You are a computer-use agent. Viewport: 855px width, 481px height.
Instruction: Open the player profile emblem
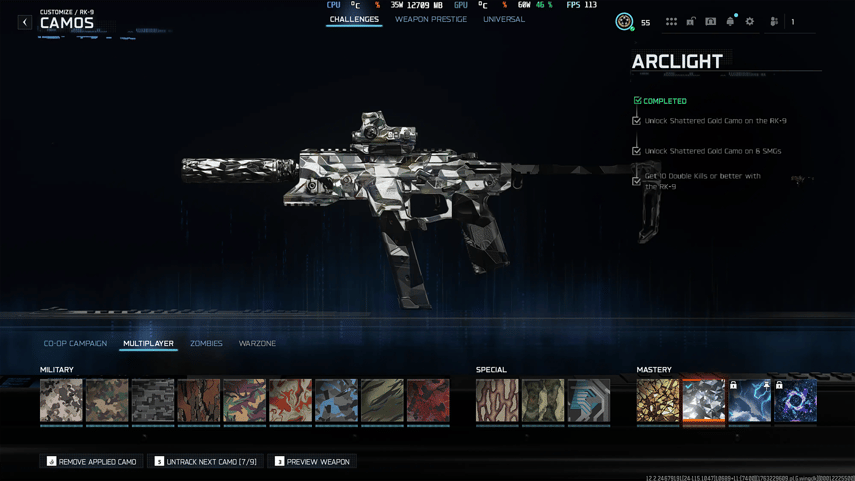pyautogui.click(x=624, y=21)
